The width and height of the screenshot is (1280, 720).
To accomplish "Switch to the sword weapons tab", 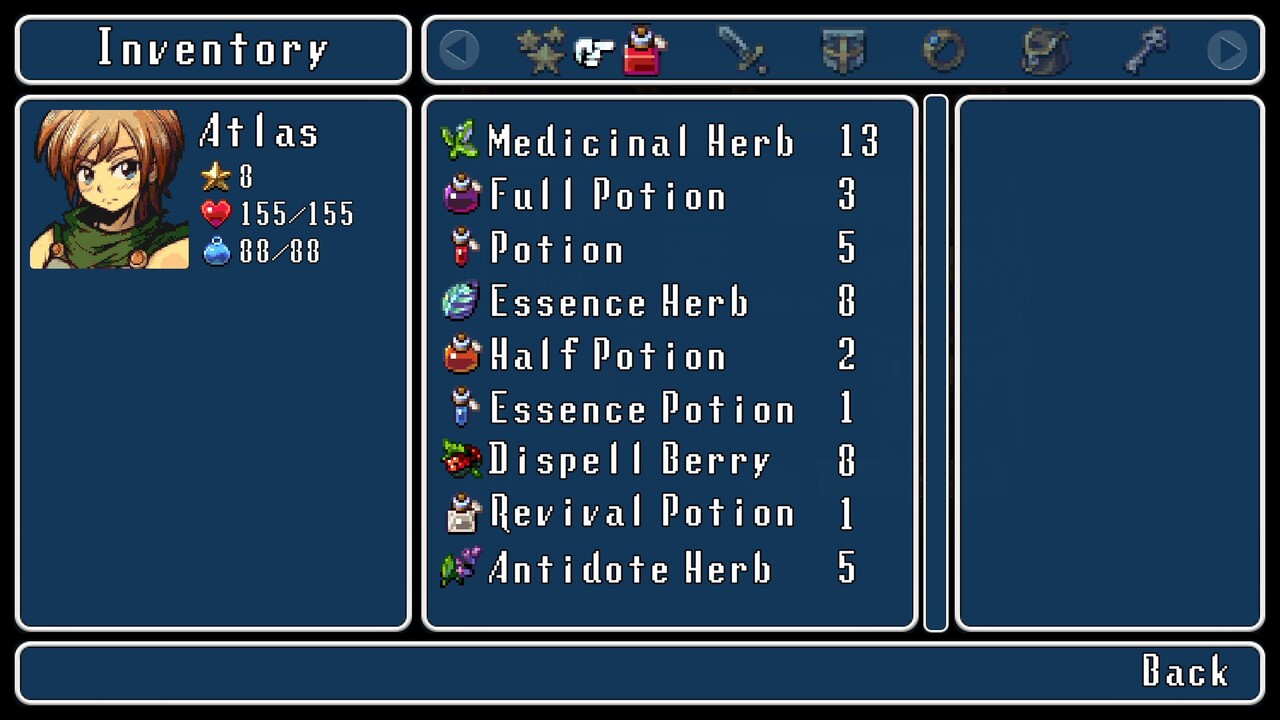I will (x=743, y=50).
